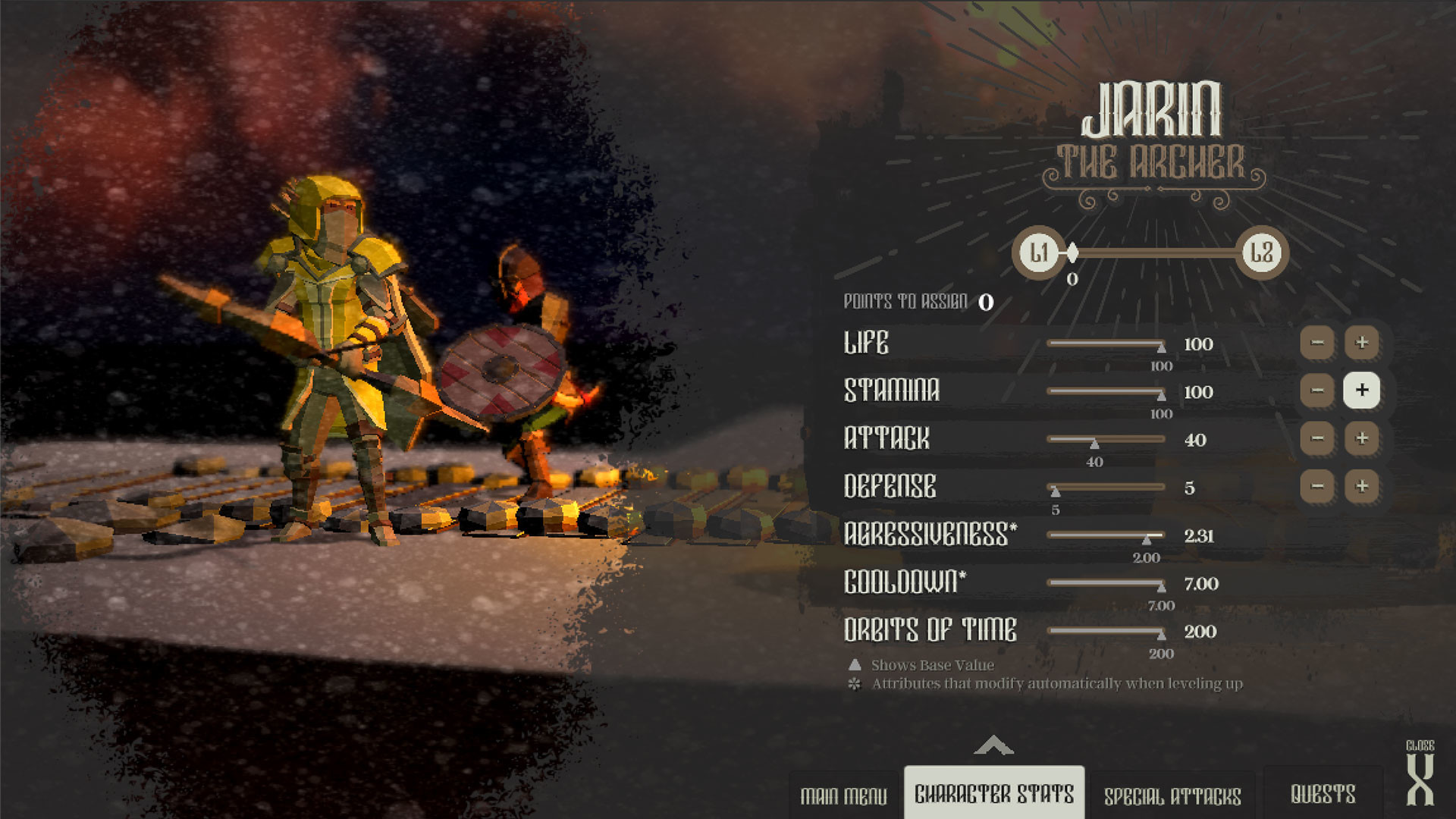Viewport: 1456px width, 819px height.
Task: Remove a point from Stamina
Action: click(x=1317, y=391)
